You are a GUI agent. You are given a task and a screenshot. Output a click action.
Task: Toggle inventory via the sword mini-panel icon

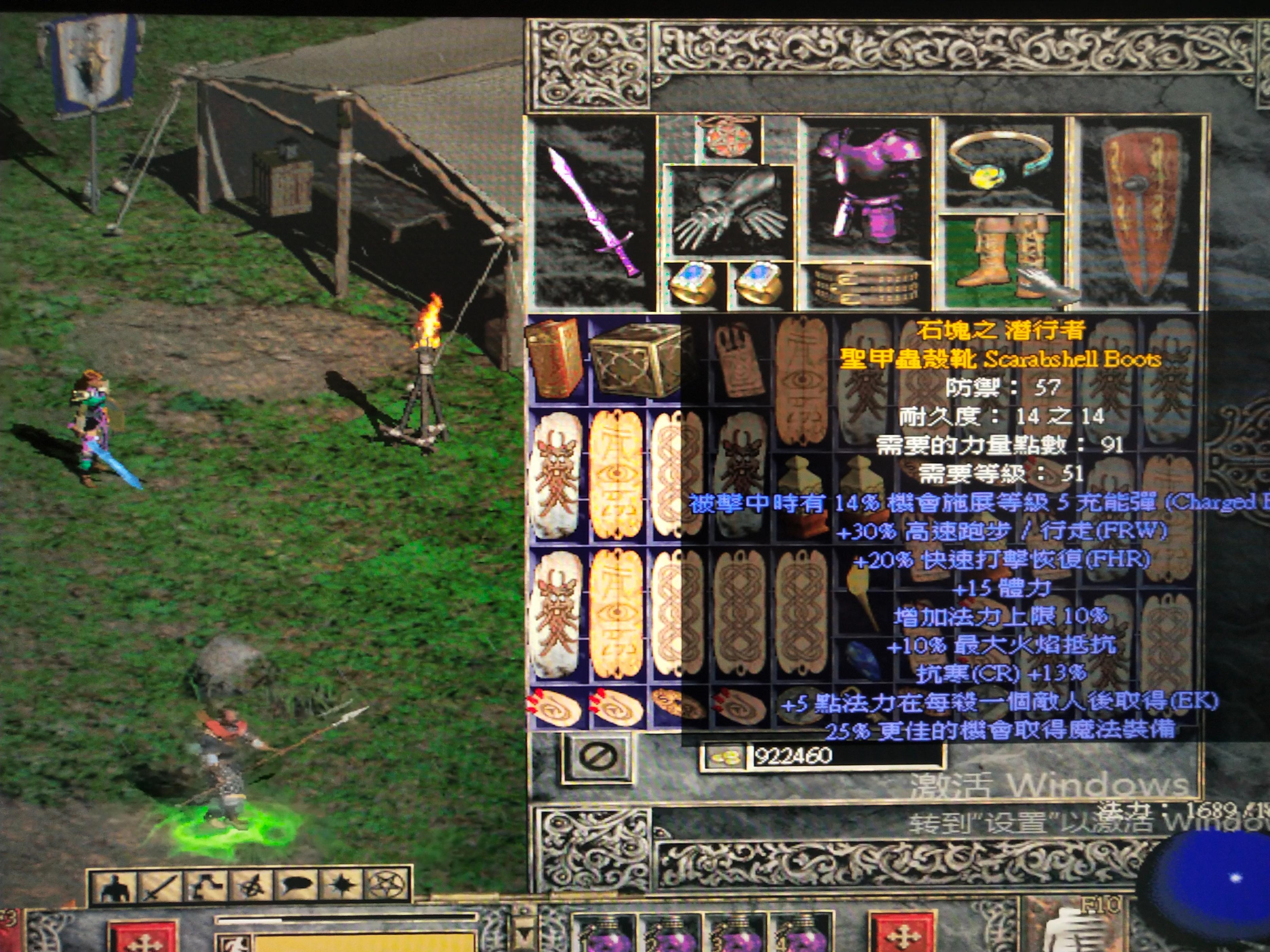[x=160, y=887]
